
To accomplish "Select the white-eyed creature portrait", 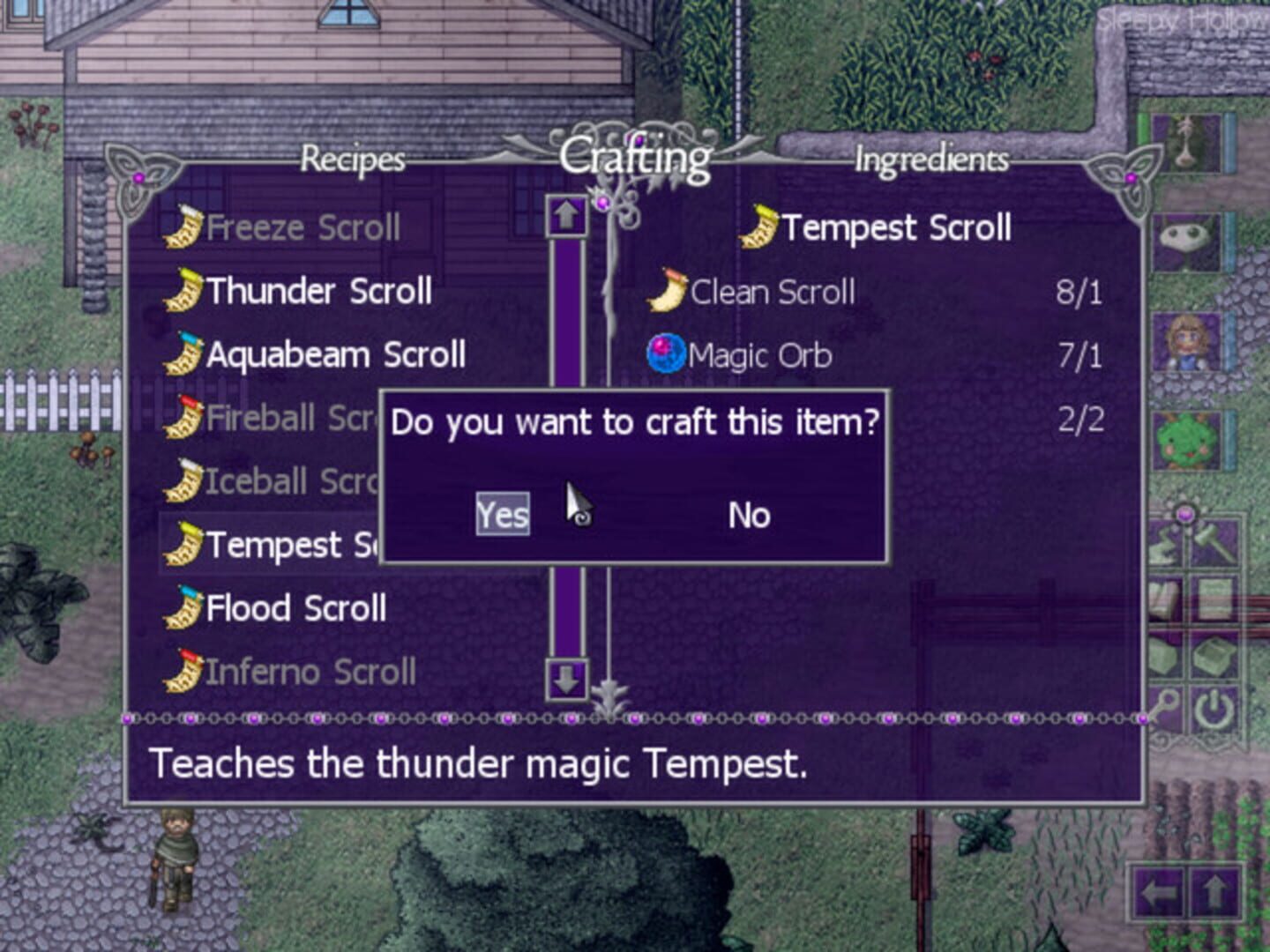I will (x=1186, y=242).
